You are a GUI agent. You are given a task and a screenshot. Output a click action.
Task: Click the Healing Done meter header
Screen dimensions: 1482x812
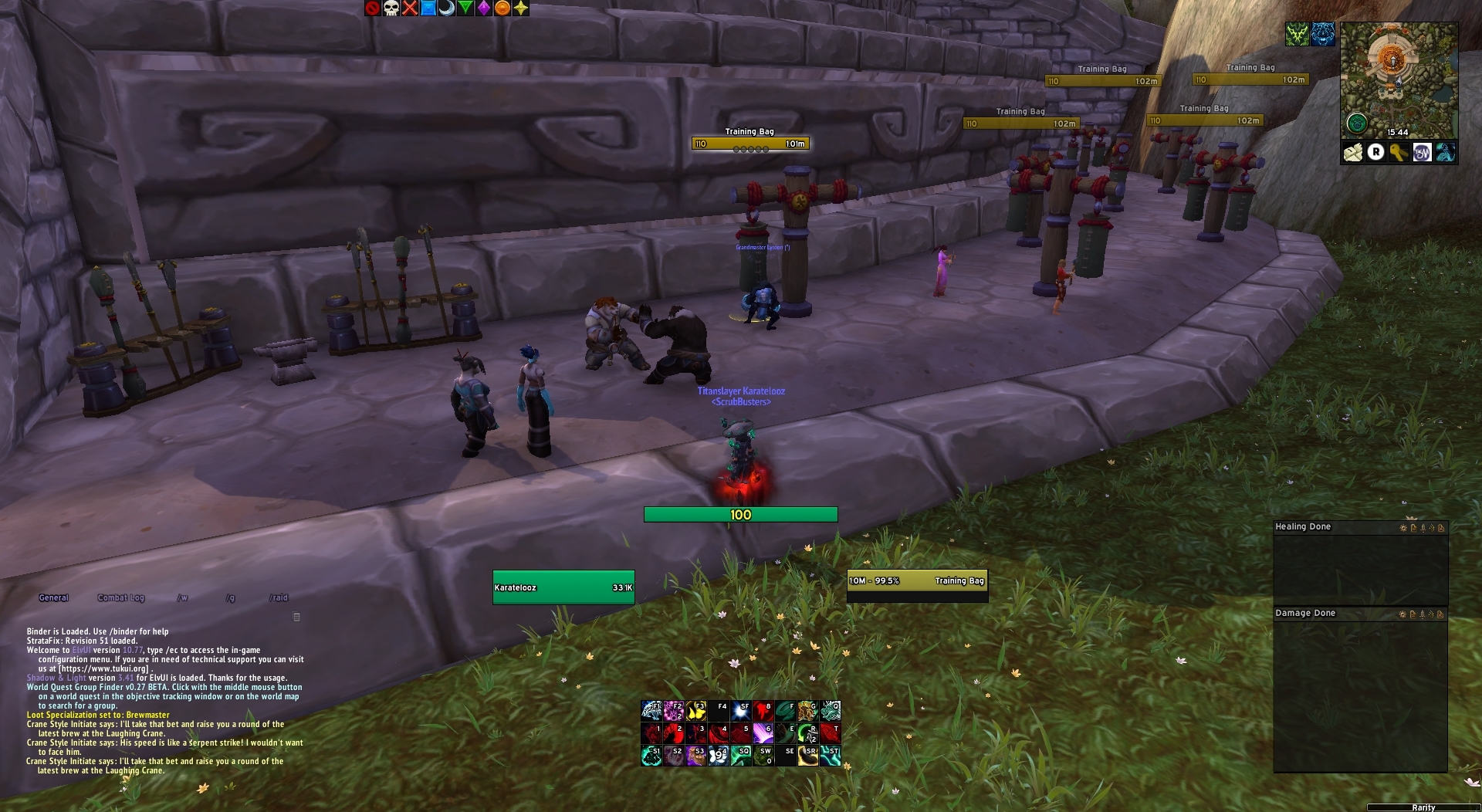1303,527
